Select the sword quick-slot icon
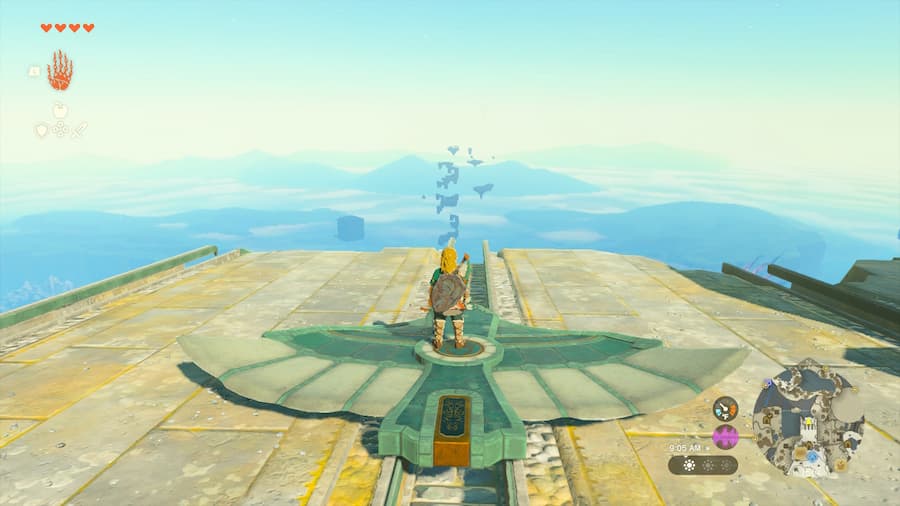900x506 pixels. (79, 130)
